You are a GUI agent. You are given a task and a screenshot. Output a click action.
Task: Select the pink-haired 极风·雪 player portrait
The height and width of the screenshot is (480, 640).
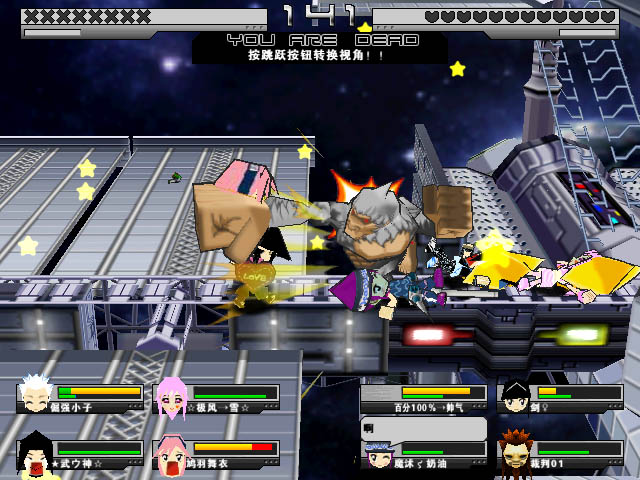coord(171,397)
